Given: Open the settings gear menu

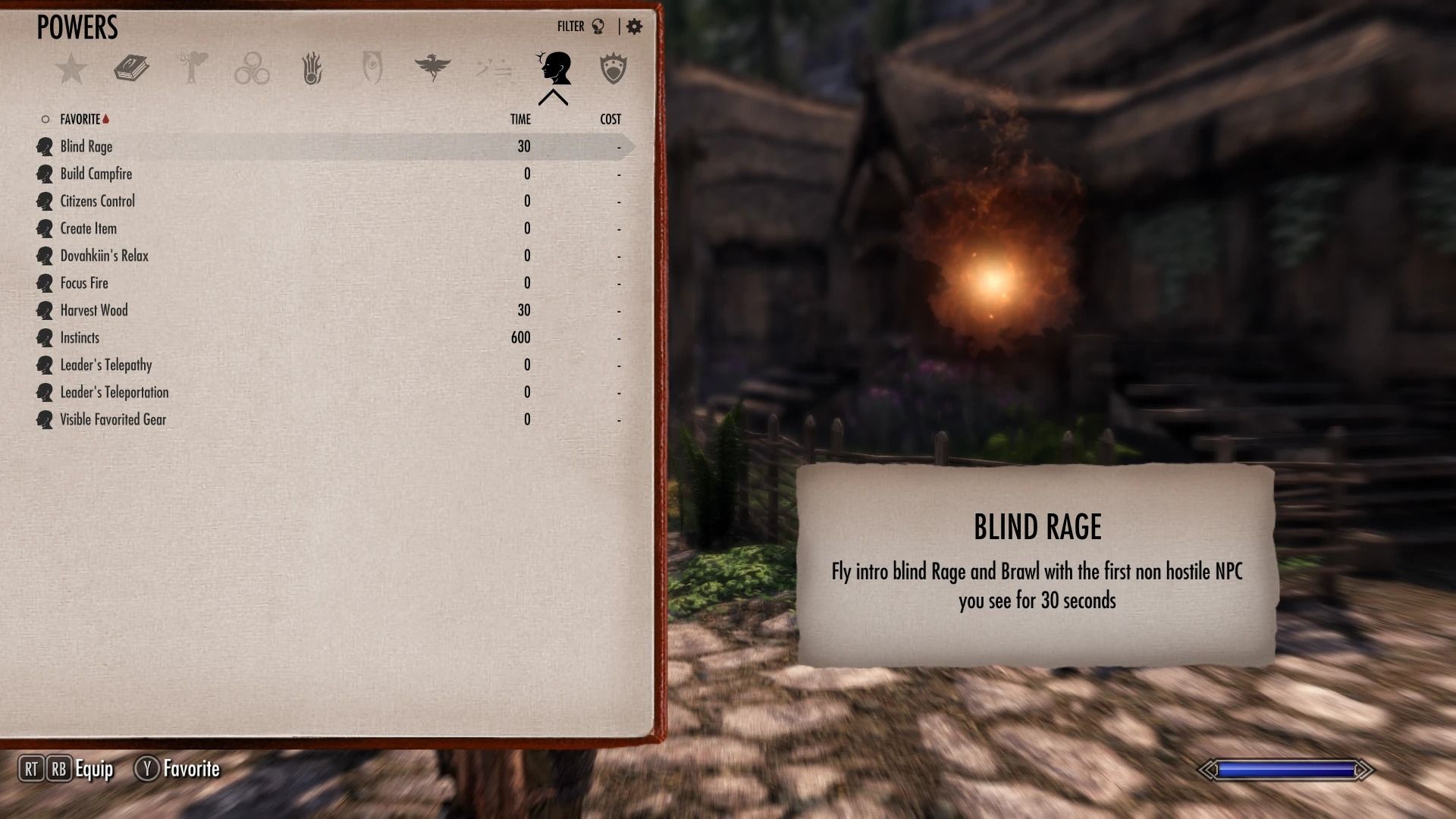Looking at the screenshot, I should click(634, 25).
